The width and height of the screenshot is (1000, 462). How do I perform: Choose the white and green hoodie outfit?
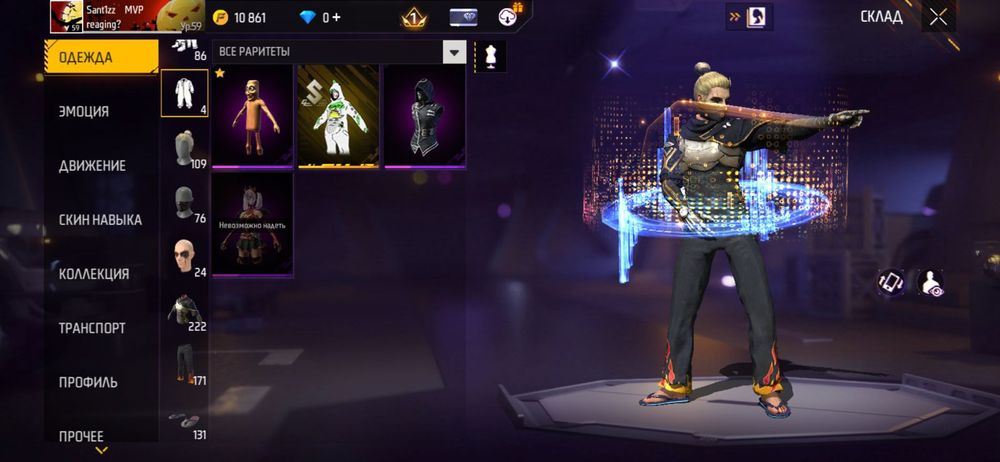[x=338, y=117]
